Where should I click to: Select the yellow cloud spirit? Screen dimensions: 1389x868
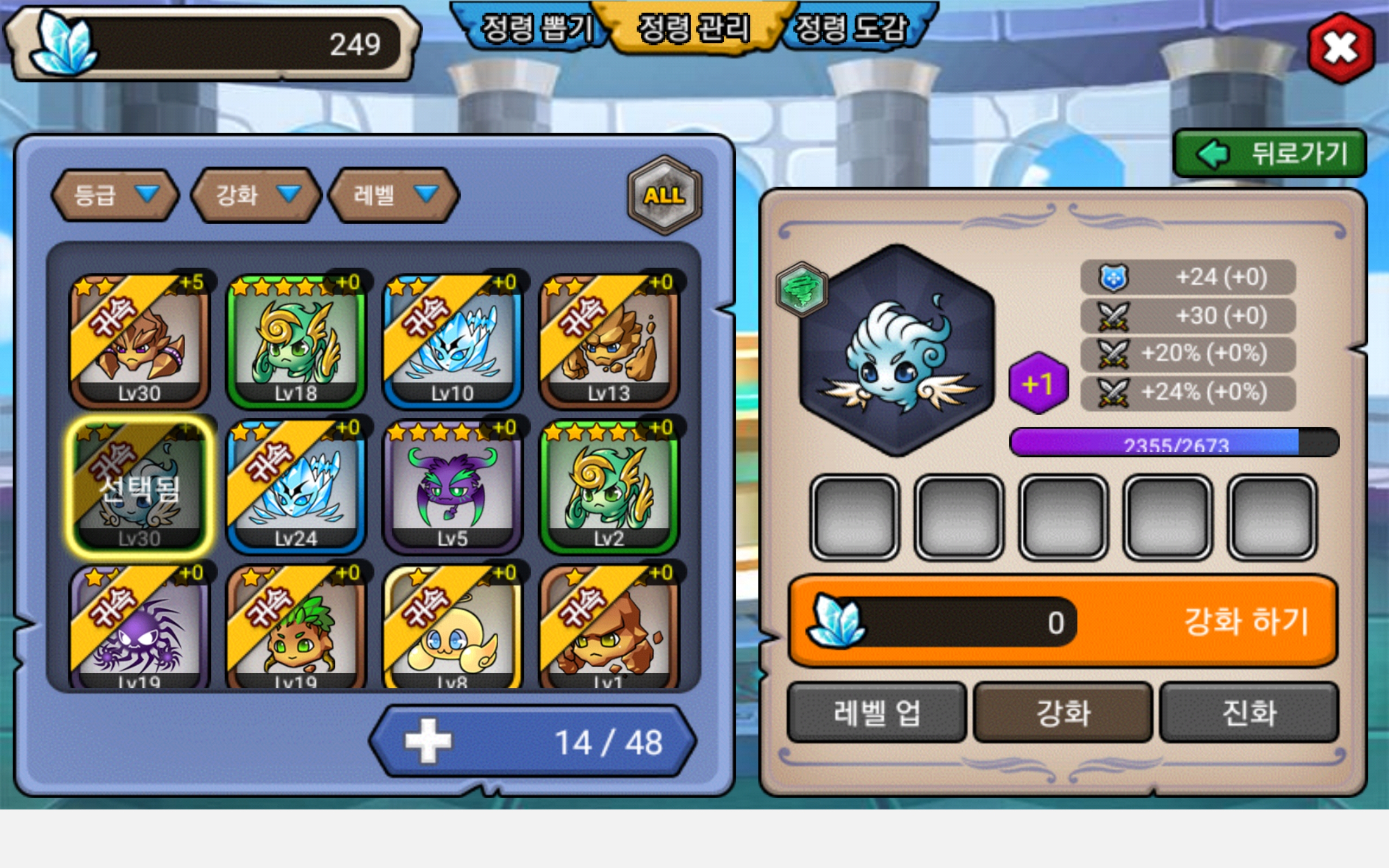pyautogui.click(x=453, y=629)
